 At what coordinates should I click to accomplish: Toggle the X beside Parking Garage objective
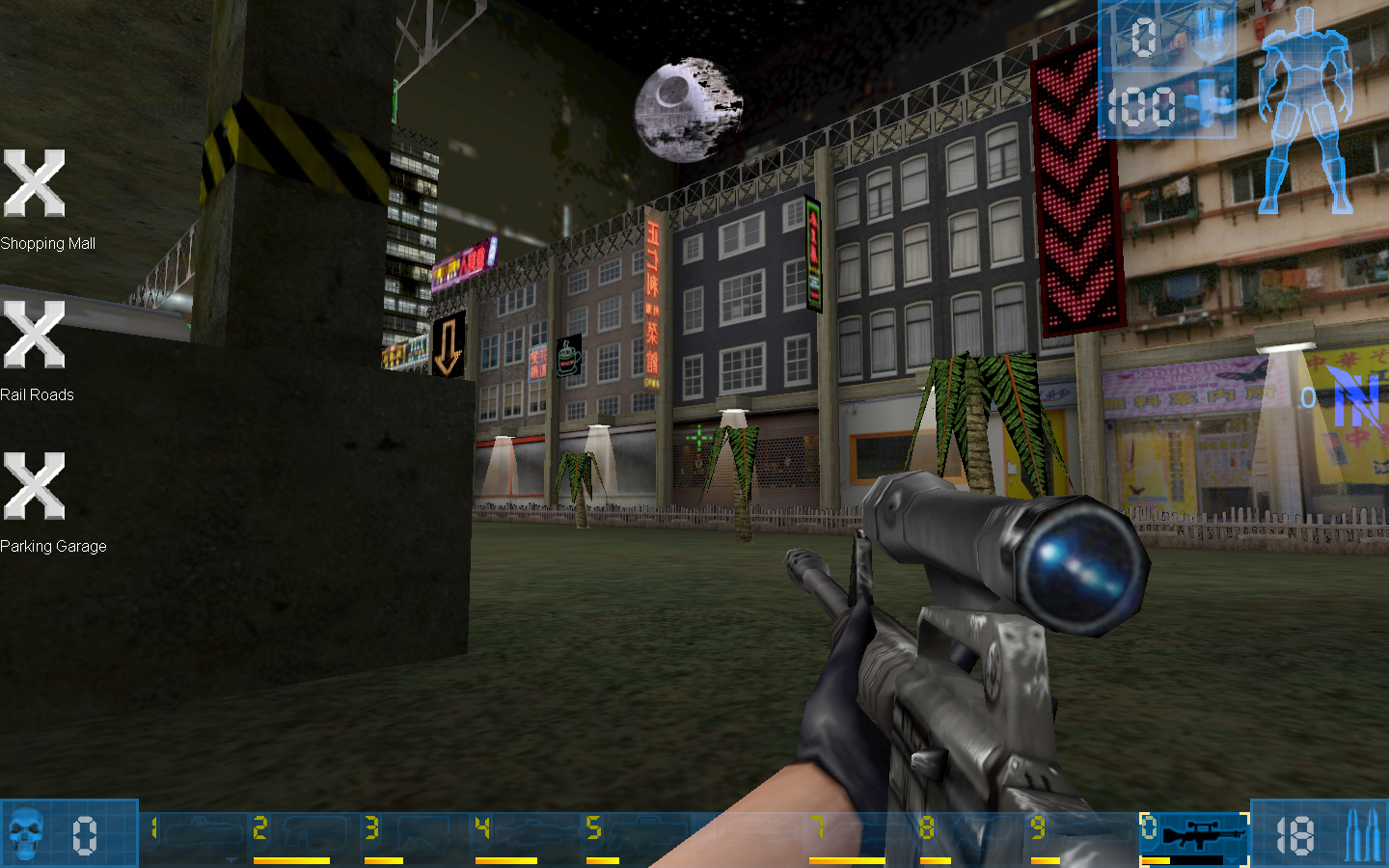tap(34, 485)
